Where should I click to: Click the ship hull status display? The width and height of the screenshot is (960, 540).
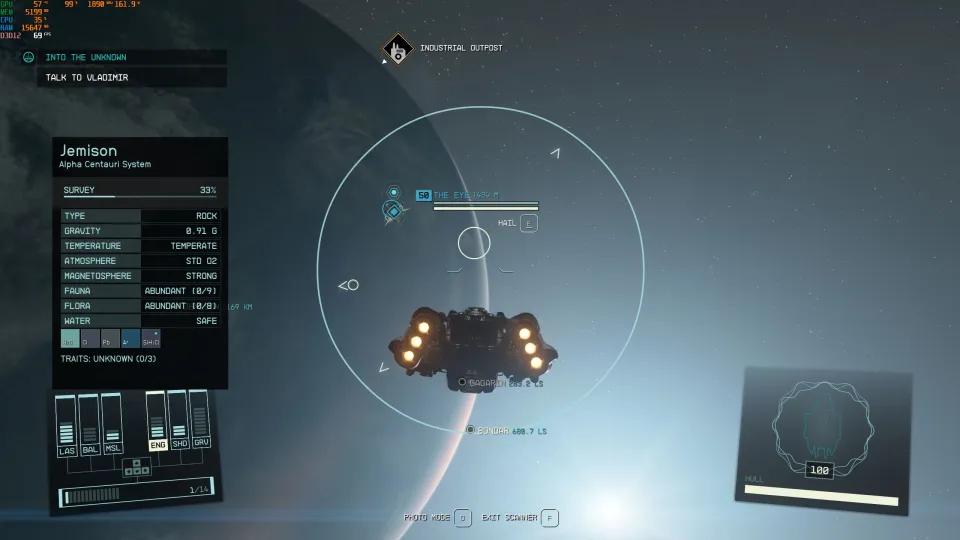[x=821, y=438]
